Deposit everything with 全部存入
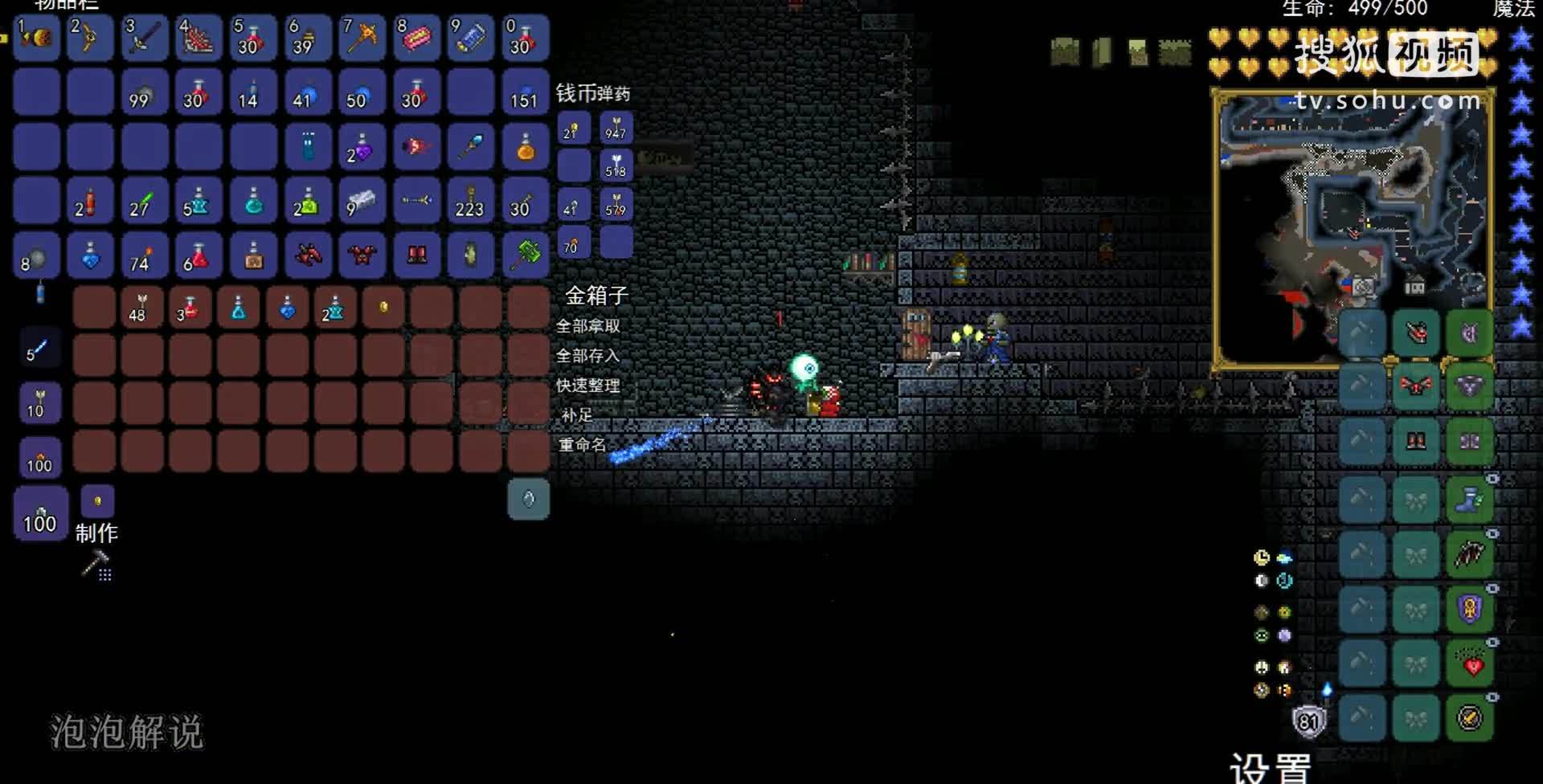The height and width of the screenshot is (784, 1543). (x=587, y=356)
